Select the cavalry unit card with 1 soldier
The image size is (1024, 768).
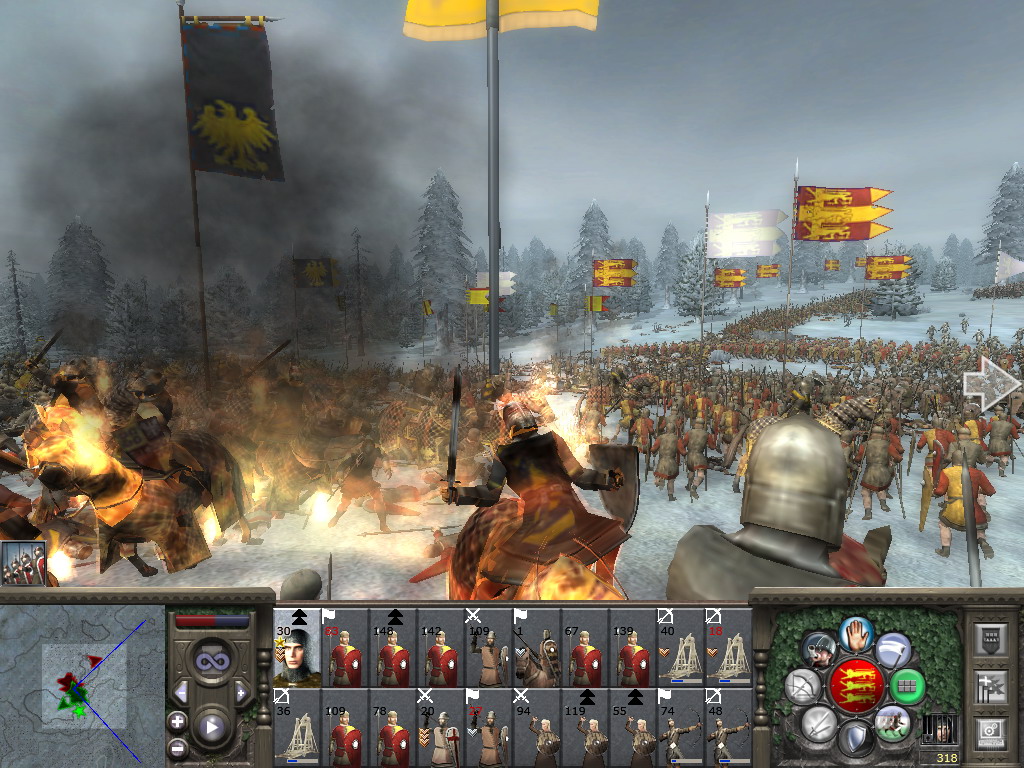[537, 648]
